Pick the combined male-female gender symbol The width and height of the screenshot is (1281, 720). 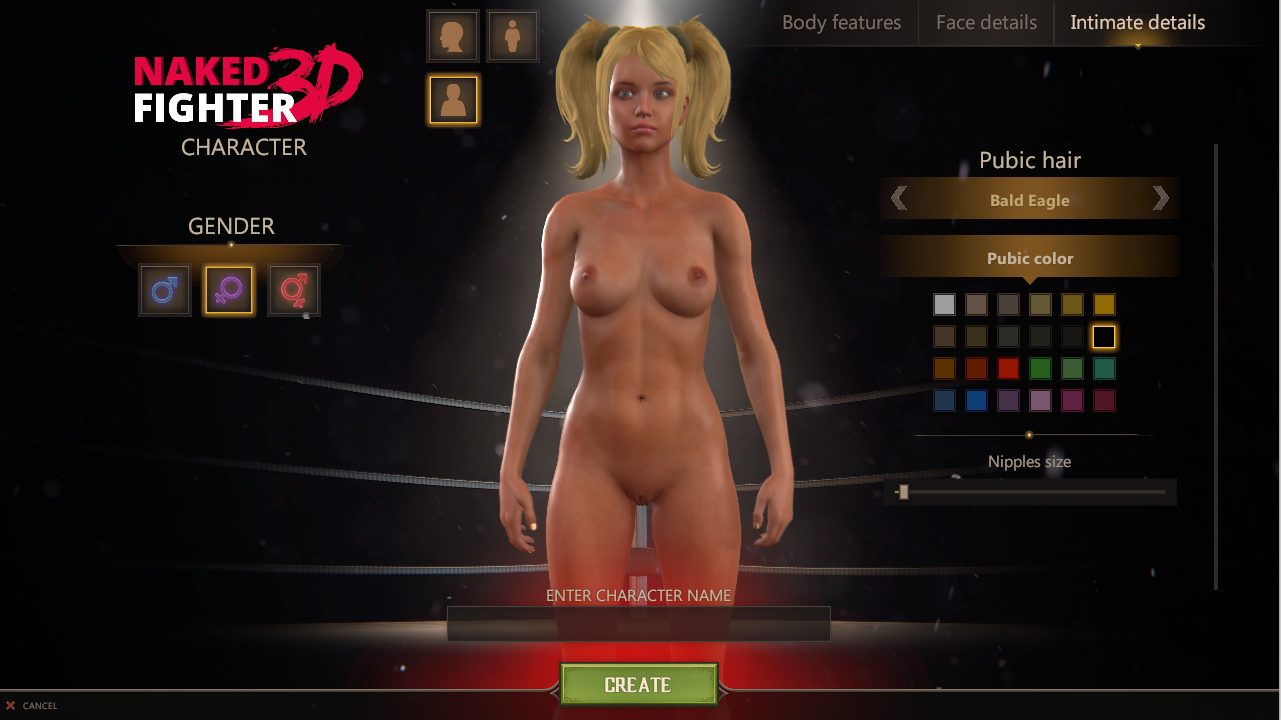294,290
